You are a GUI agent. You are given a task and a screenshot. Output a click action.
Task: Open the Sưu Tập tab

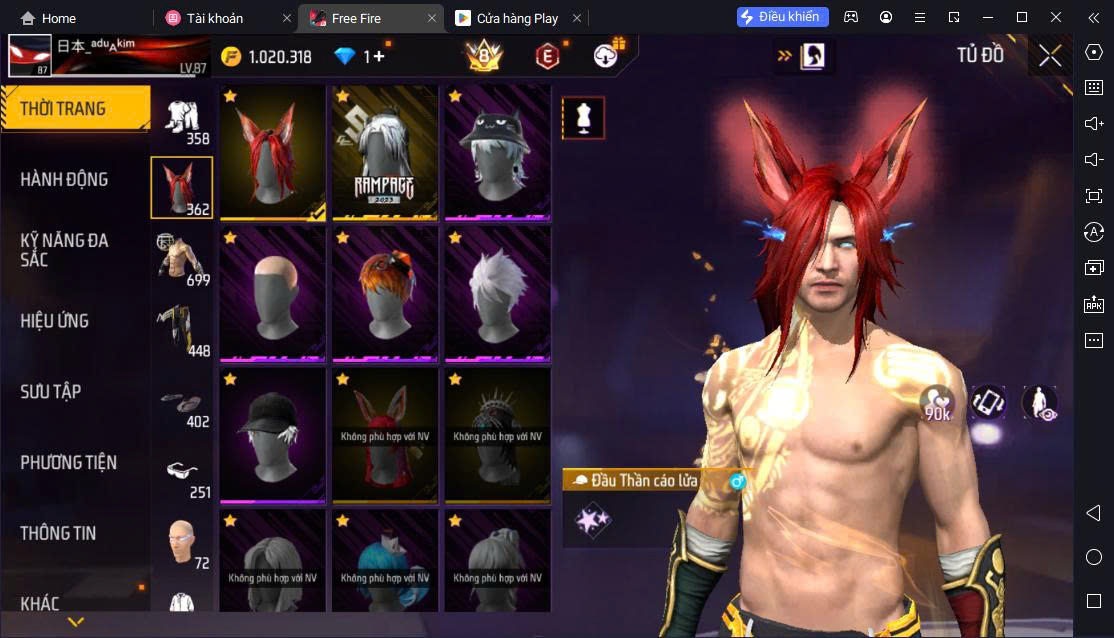[51, 392]
